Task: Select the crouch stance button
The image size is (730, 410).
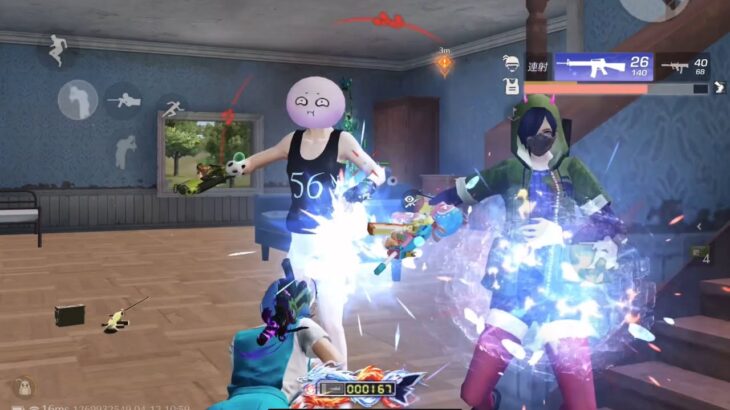Action: [x=77, y=100]
